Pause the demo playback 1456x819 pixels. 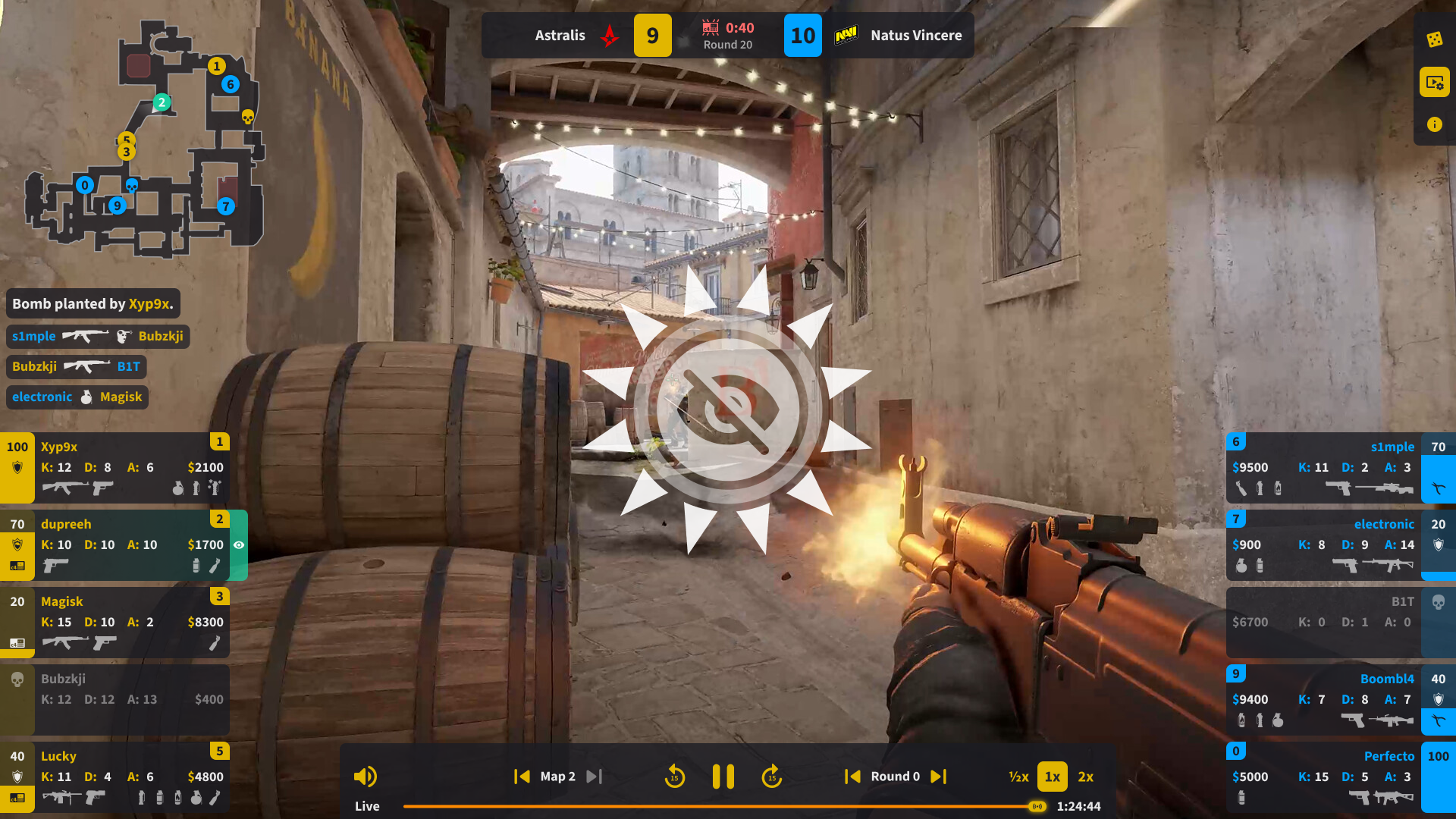pyautogui.click(x=723, y=776)
